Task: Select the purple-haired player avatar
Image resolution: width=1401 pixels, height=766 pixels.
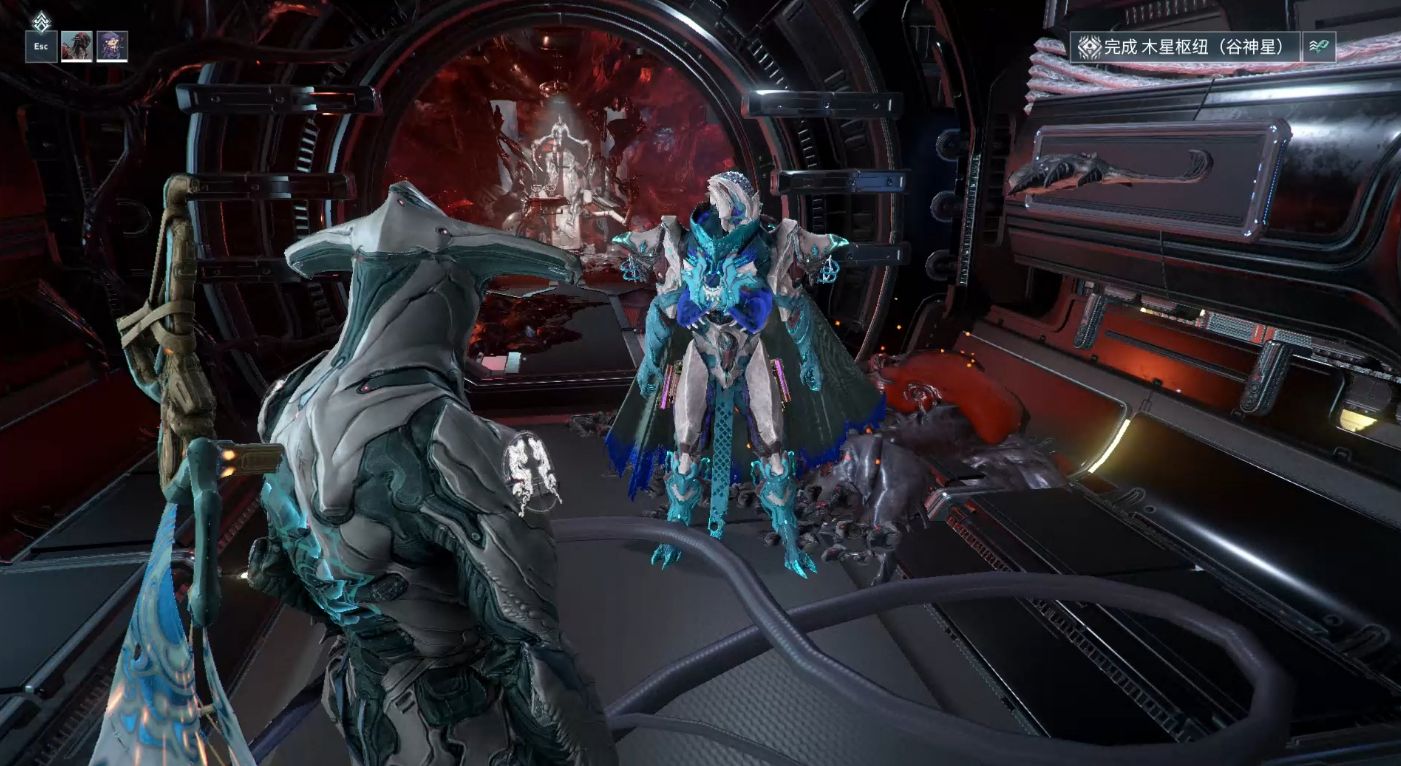Action: [112, 47]
